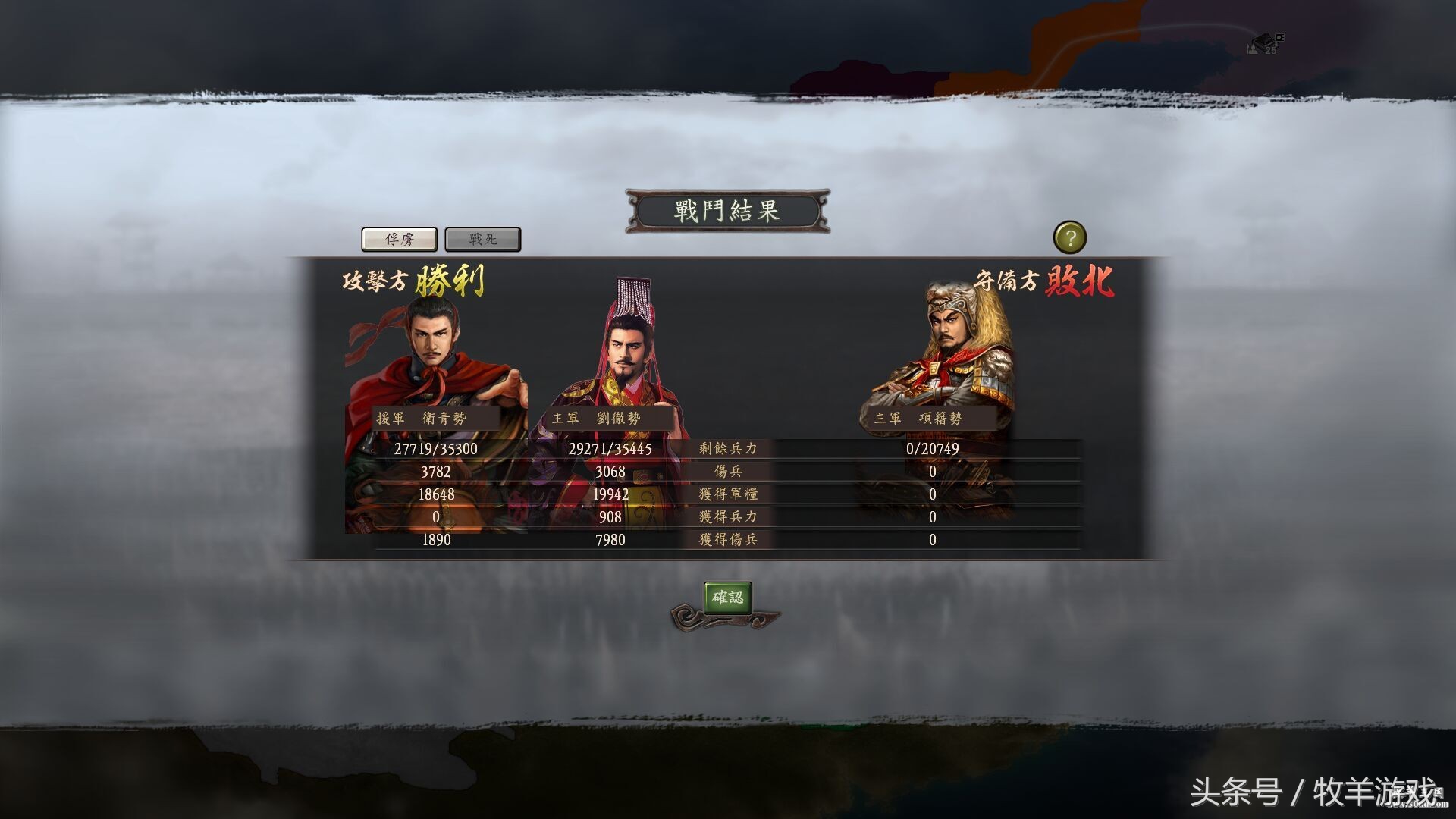The height and width of the screenshot is (819, 1456).
Task: Click the city marker icon on the map
Action: point(1253,50)
